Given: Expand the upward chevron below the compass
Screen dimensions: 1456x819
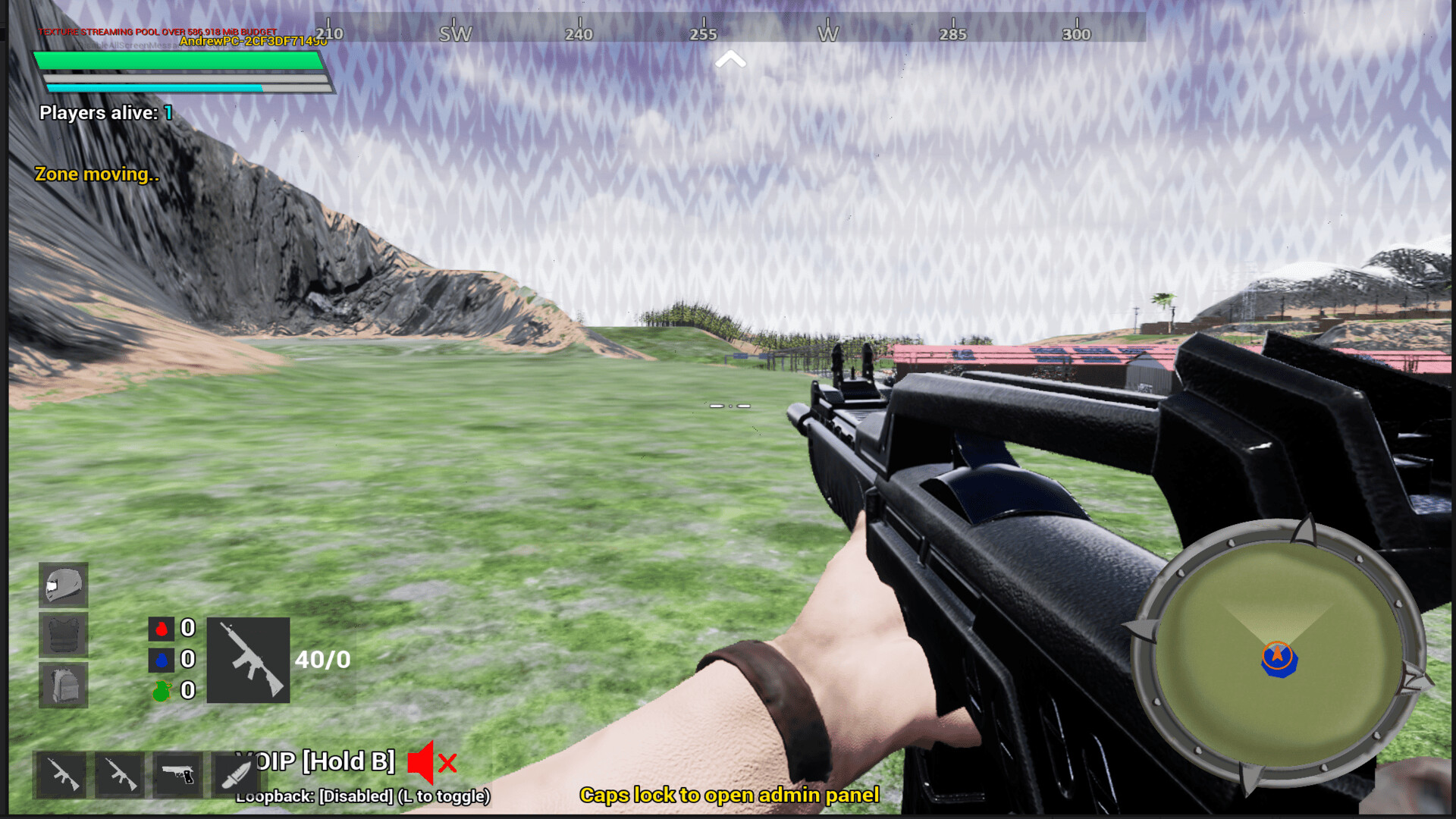Looking at the screenshot, I should 730,59.
